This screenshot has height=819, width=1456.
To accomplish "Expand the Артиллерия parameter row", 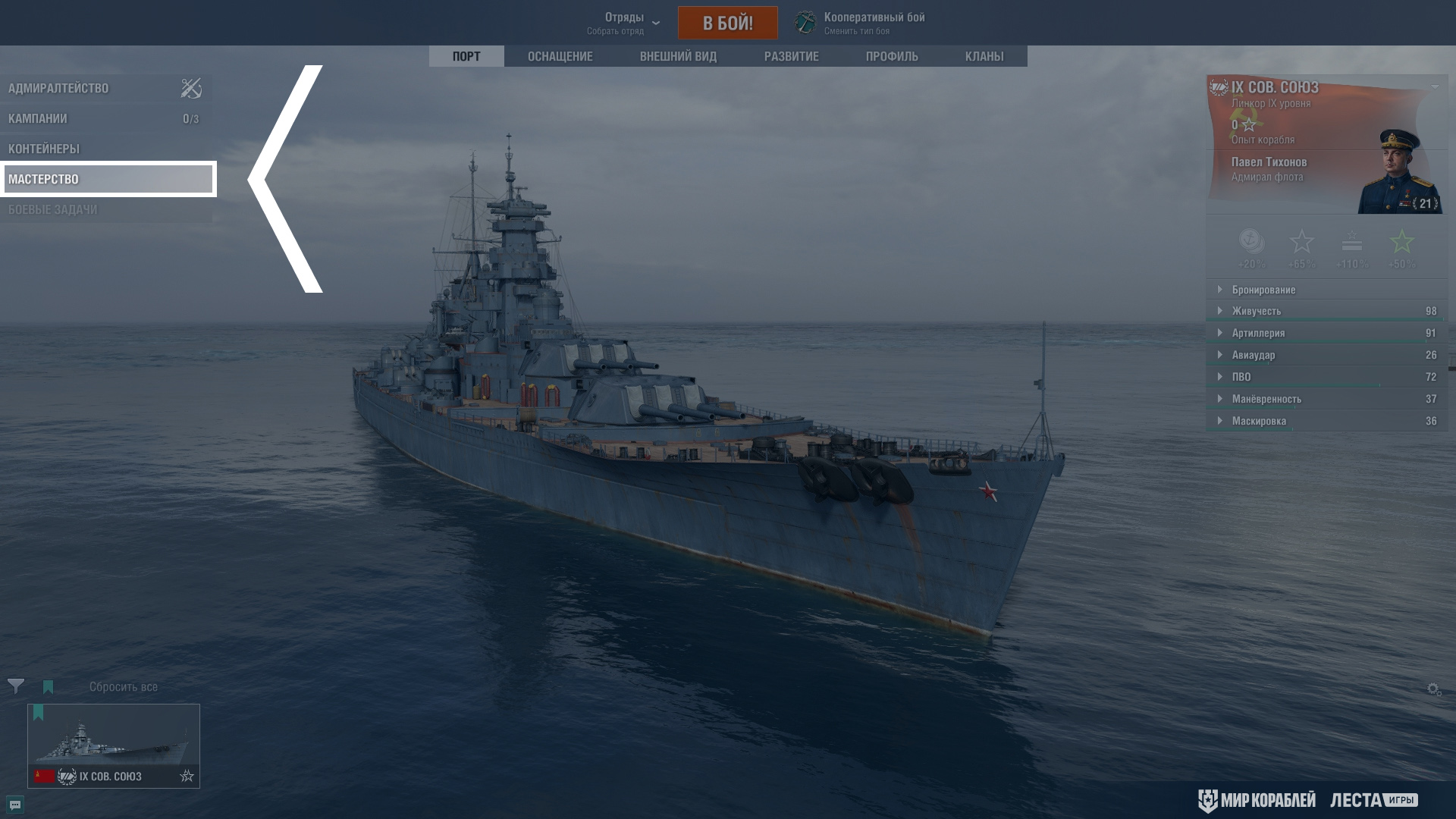I will click(1258, 333).
